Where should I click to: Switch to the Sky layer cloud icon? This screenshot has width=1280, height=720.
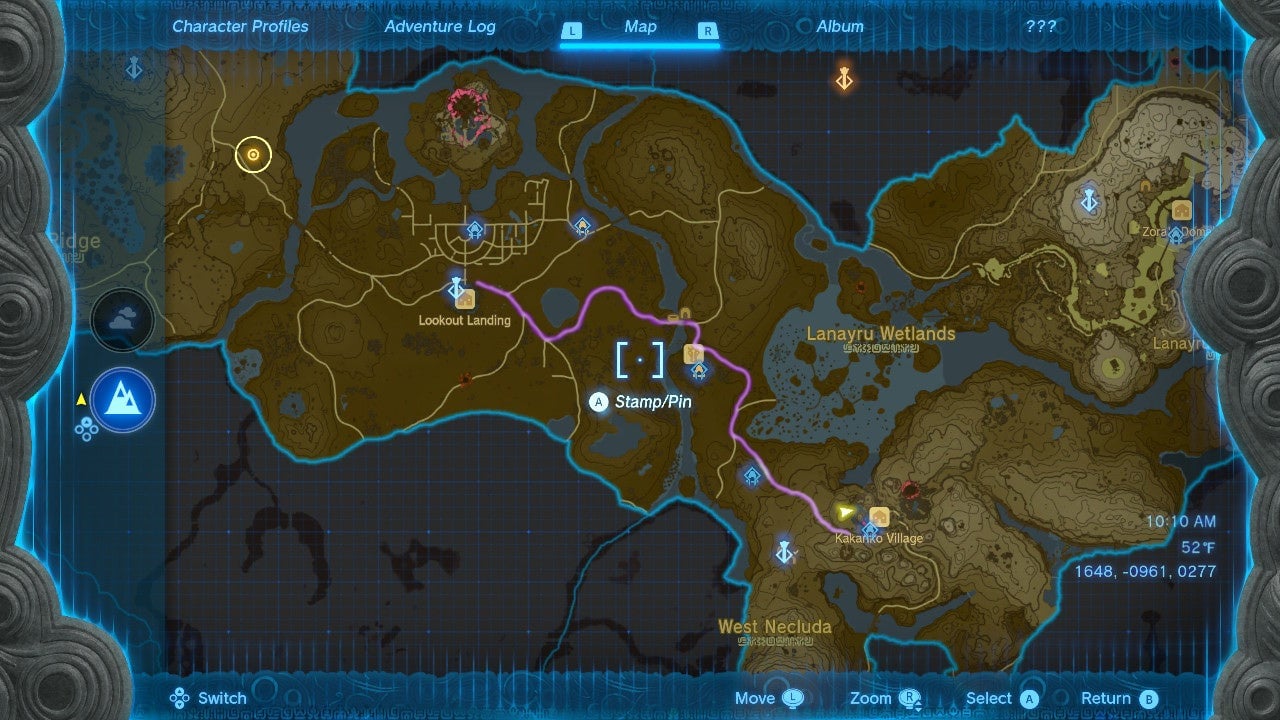tap(123, 320)
